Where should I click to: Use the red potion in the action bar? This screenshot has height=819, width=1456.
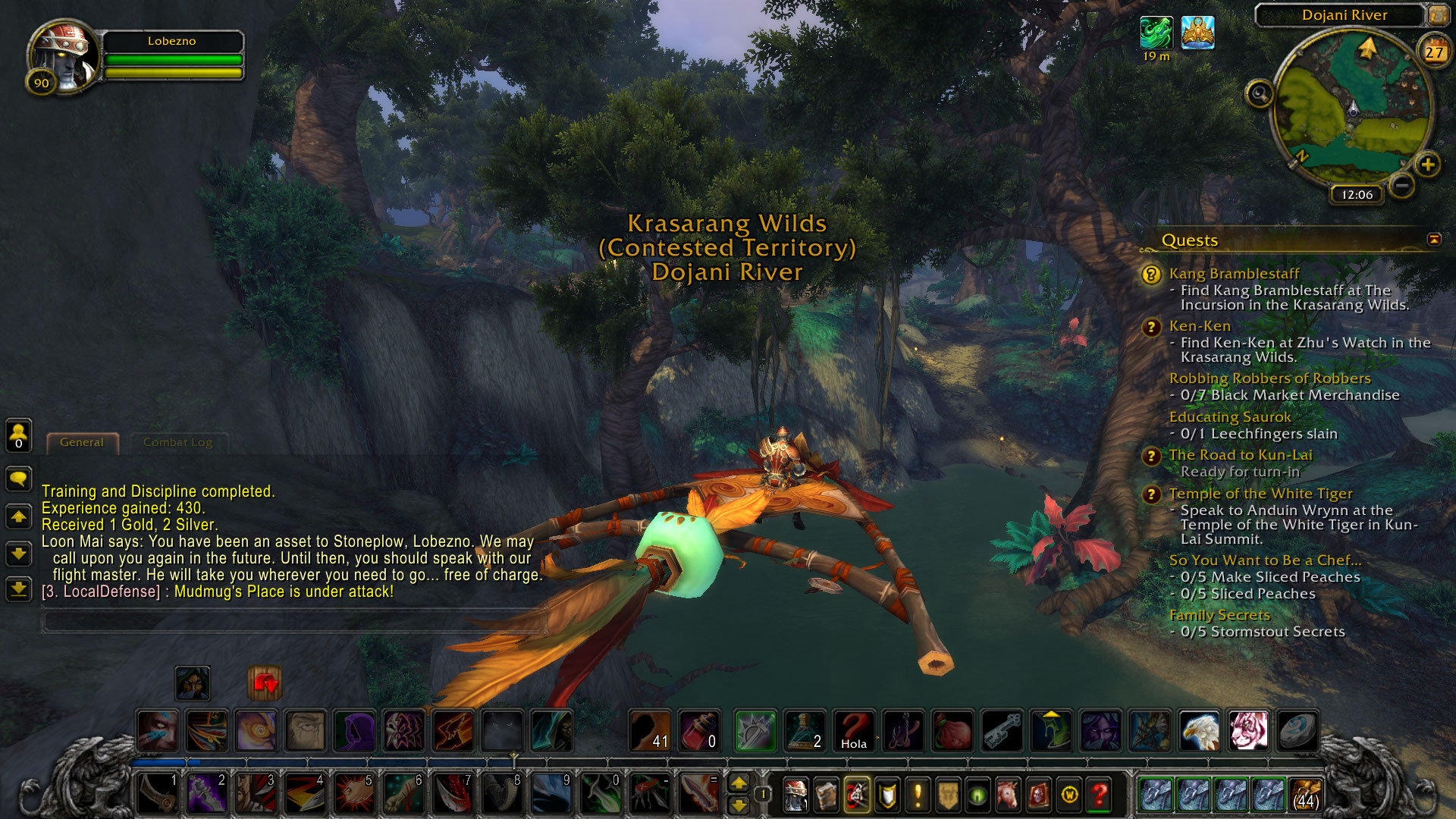(x=699, y=730)
